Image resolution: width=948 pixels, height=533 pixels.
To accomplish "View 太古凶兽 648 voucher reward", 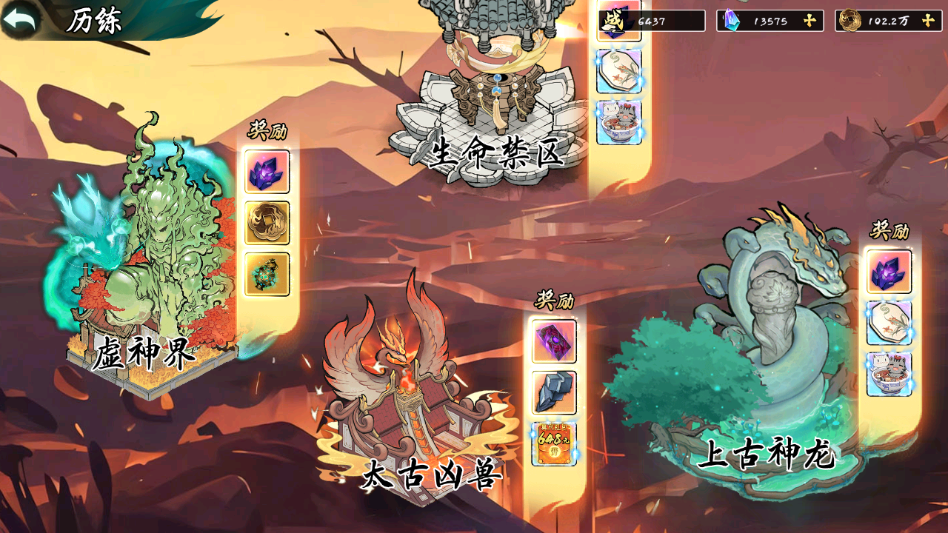I will [554, 443].
